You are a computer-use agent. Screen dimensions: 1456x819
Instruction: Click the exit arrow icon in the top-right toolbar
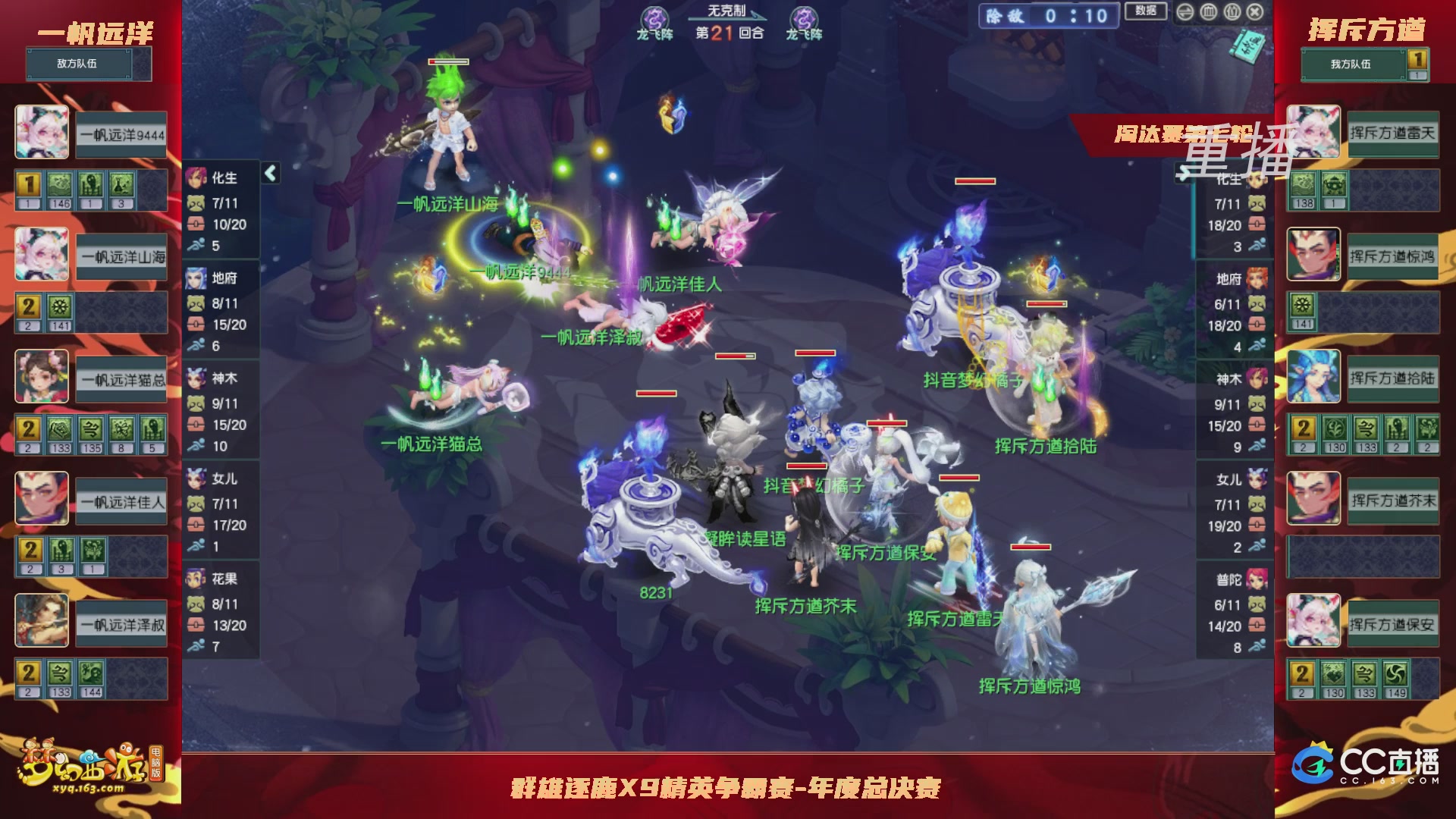(x=1185, y=12)
